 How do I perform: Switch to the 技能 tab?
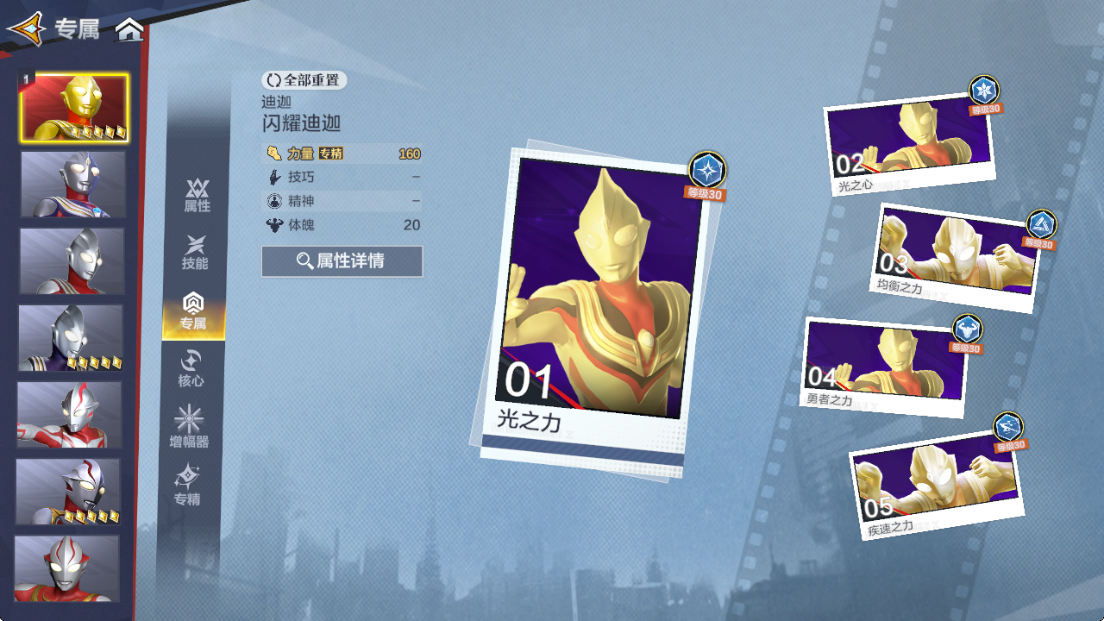tap(195, 252)
